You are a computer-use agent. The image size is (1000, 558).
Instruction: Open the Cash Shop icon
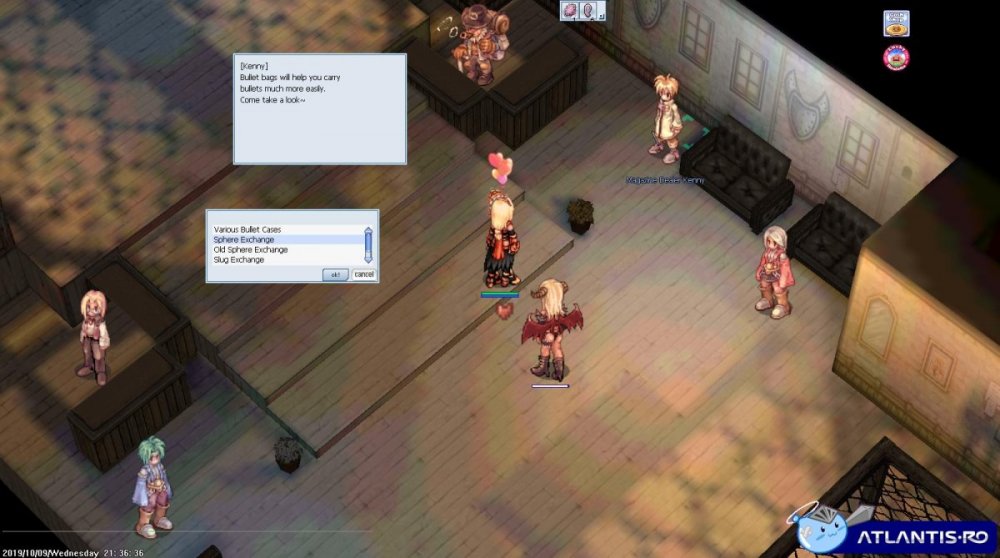point(895,22)
